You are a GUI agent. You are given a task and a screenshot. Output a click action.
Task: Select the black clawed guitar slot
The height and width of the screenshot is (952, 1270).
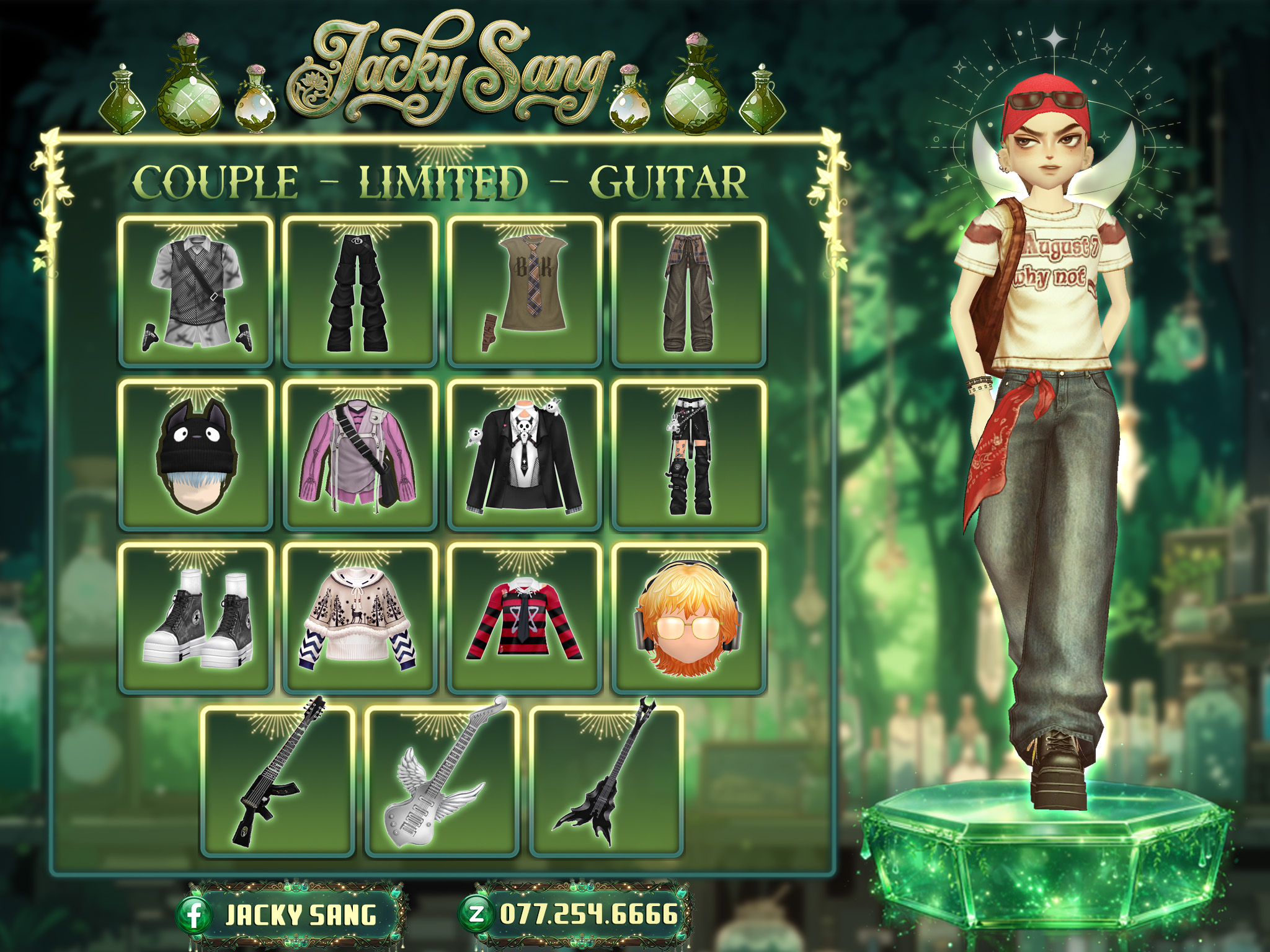[x=606, y=782]
